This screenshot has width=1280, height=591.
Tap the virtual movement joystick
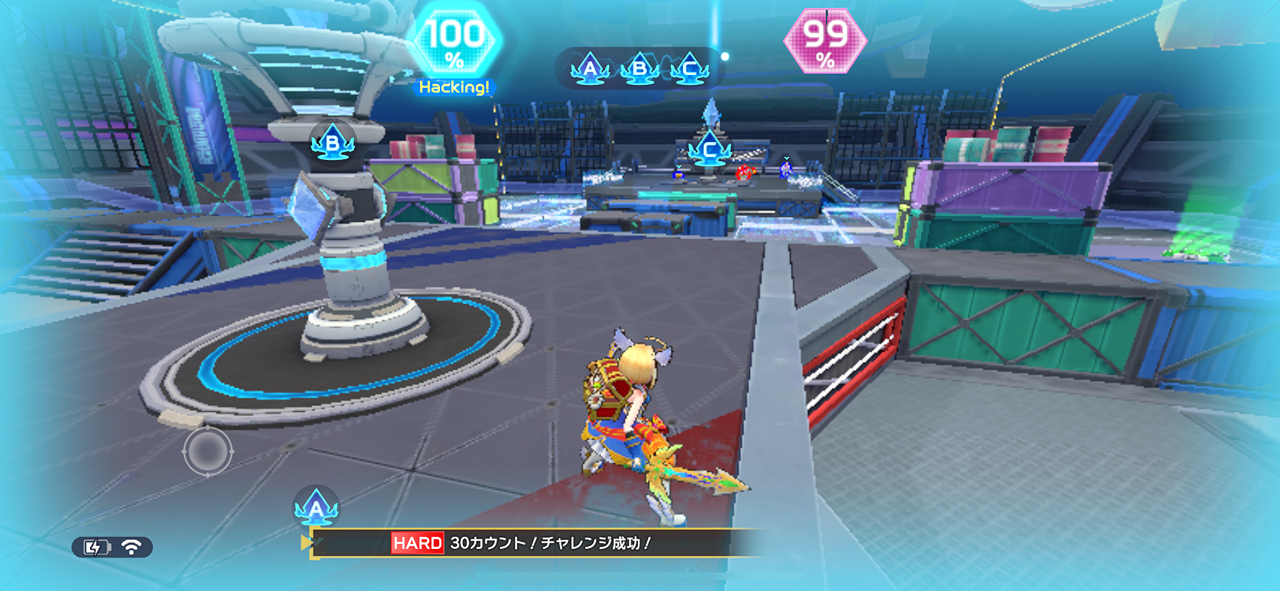click(x=207, y=452)
